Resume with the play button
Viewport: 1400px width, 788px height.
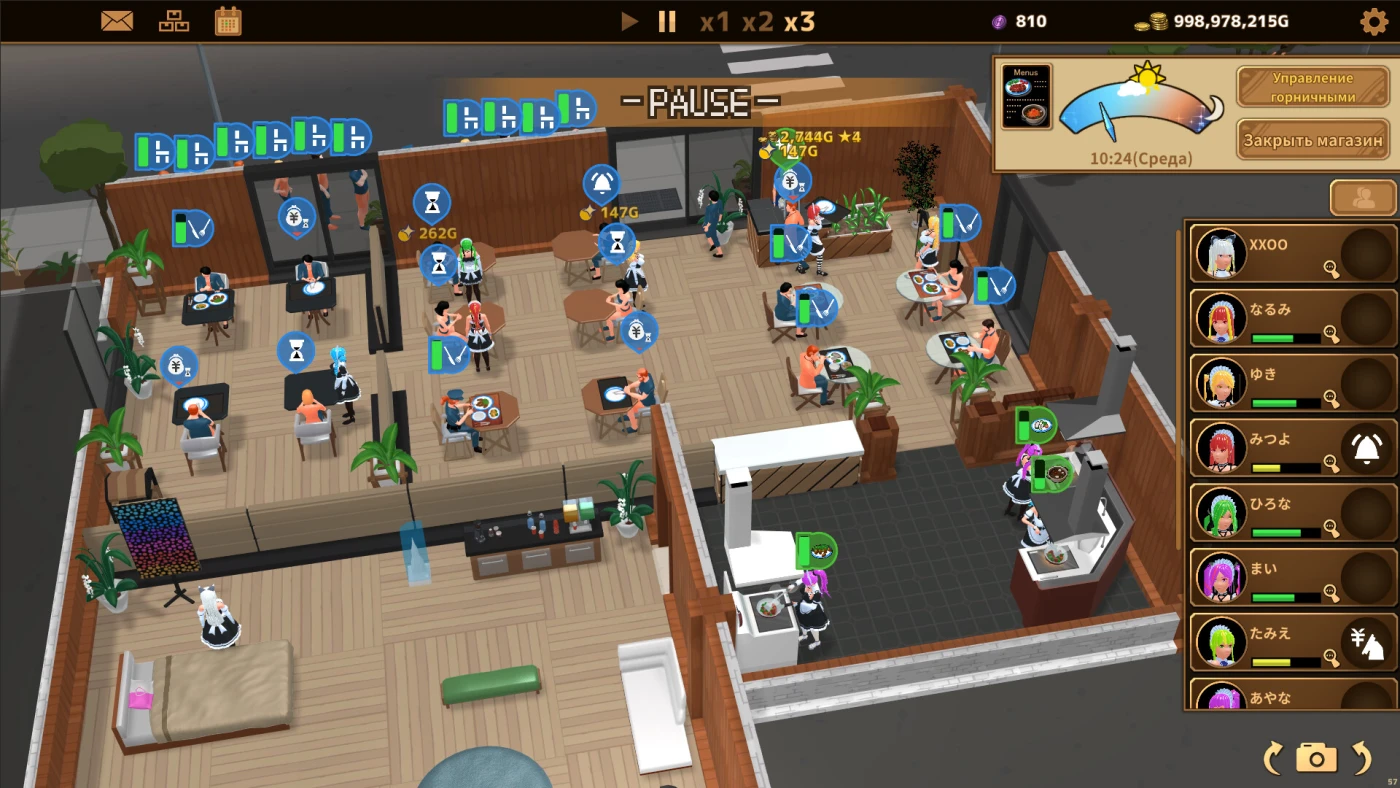point(629,21)
